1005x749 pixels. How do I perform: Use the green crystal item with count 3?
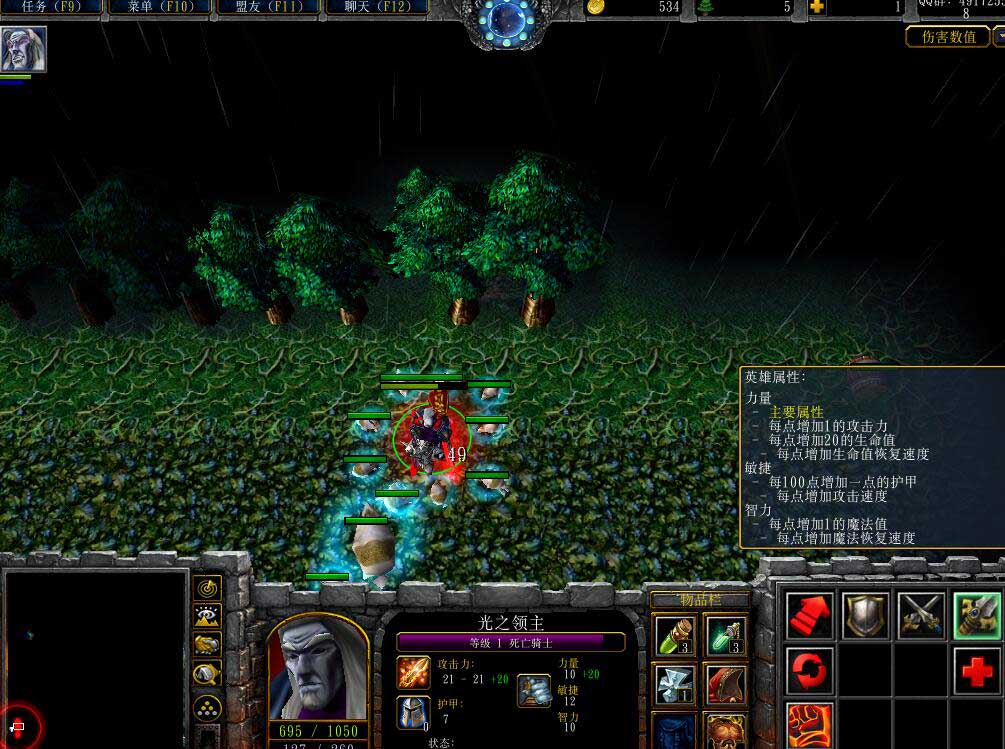click(x=724, y=635)
